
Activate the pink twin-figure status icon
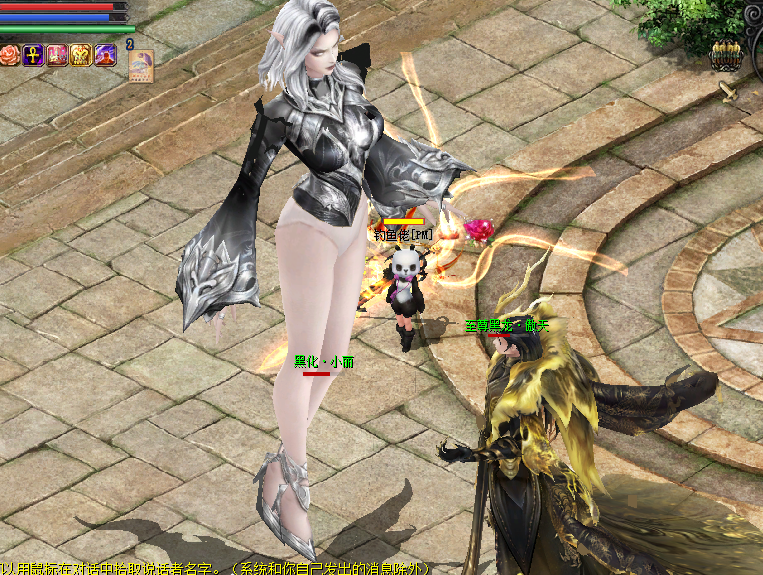(57, 55)
